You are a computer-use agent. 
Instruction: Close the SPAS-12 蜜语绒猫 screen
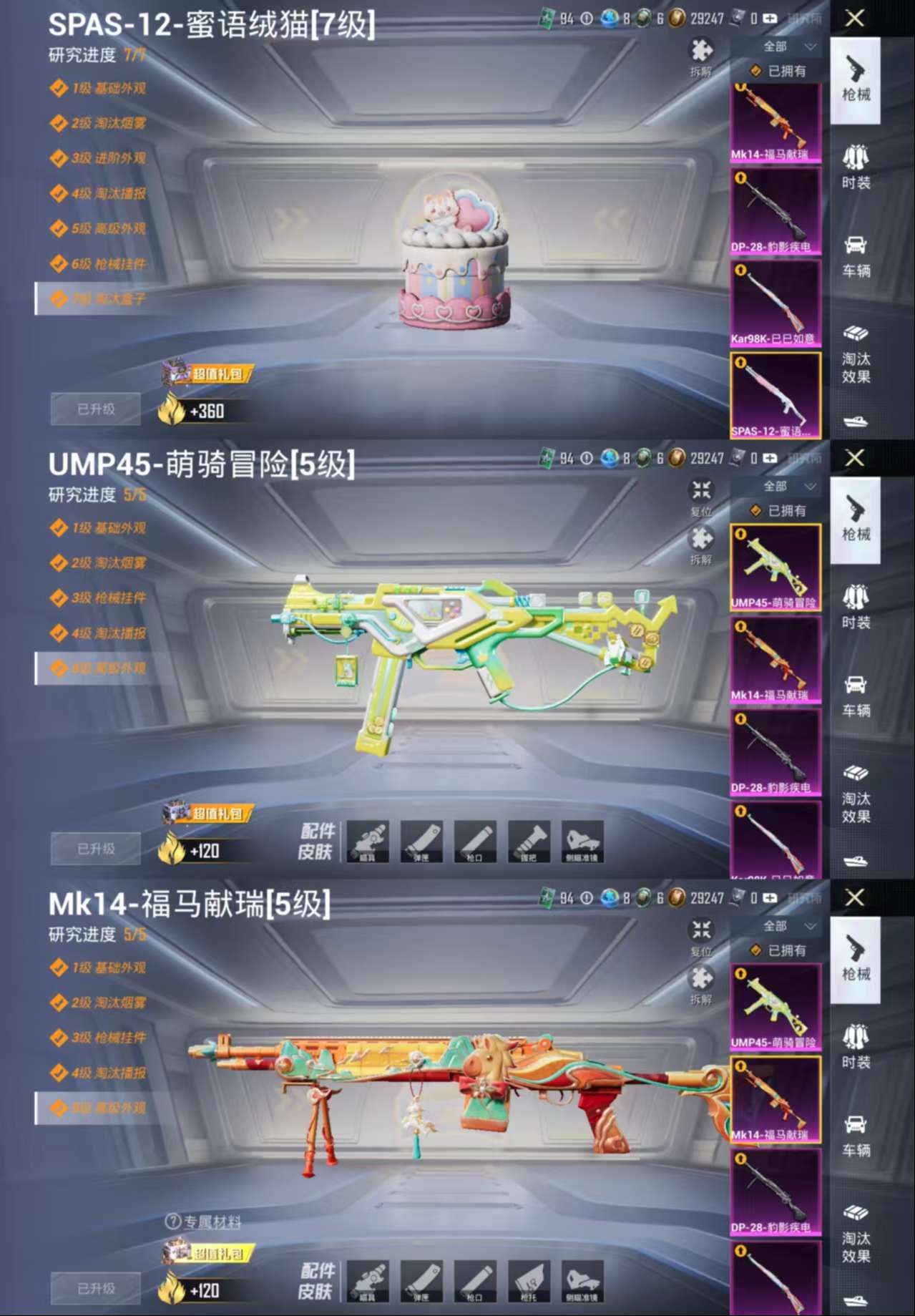(855, 19)
